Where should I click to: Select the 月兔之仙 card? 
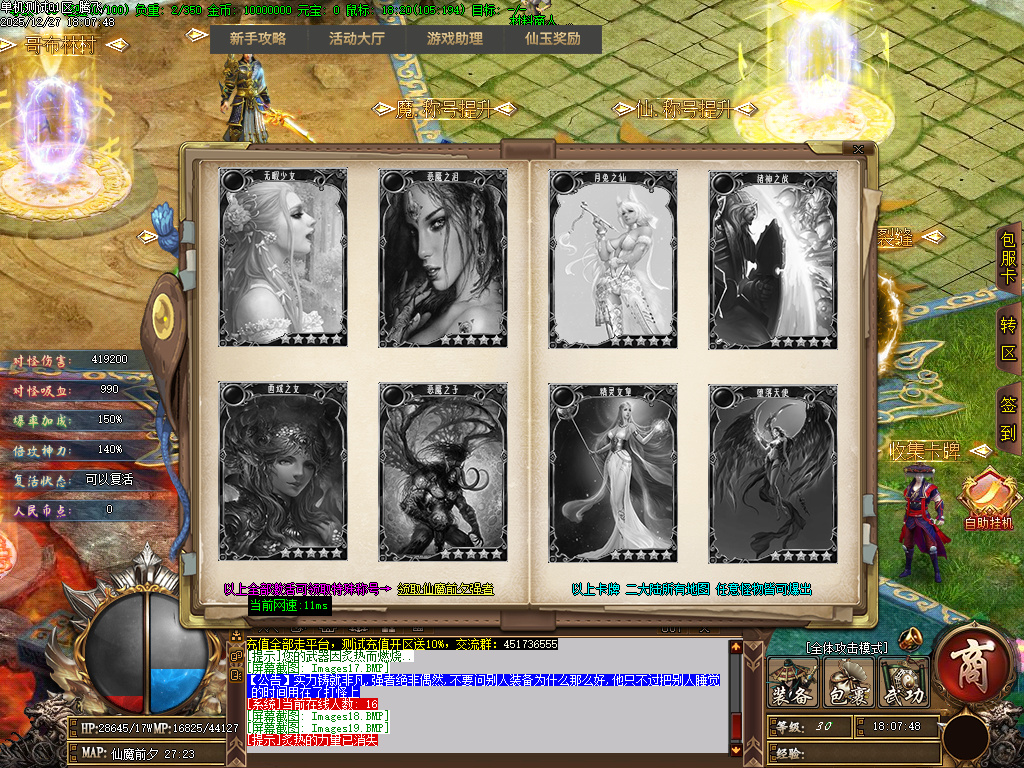[613, 258]
